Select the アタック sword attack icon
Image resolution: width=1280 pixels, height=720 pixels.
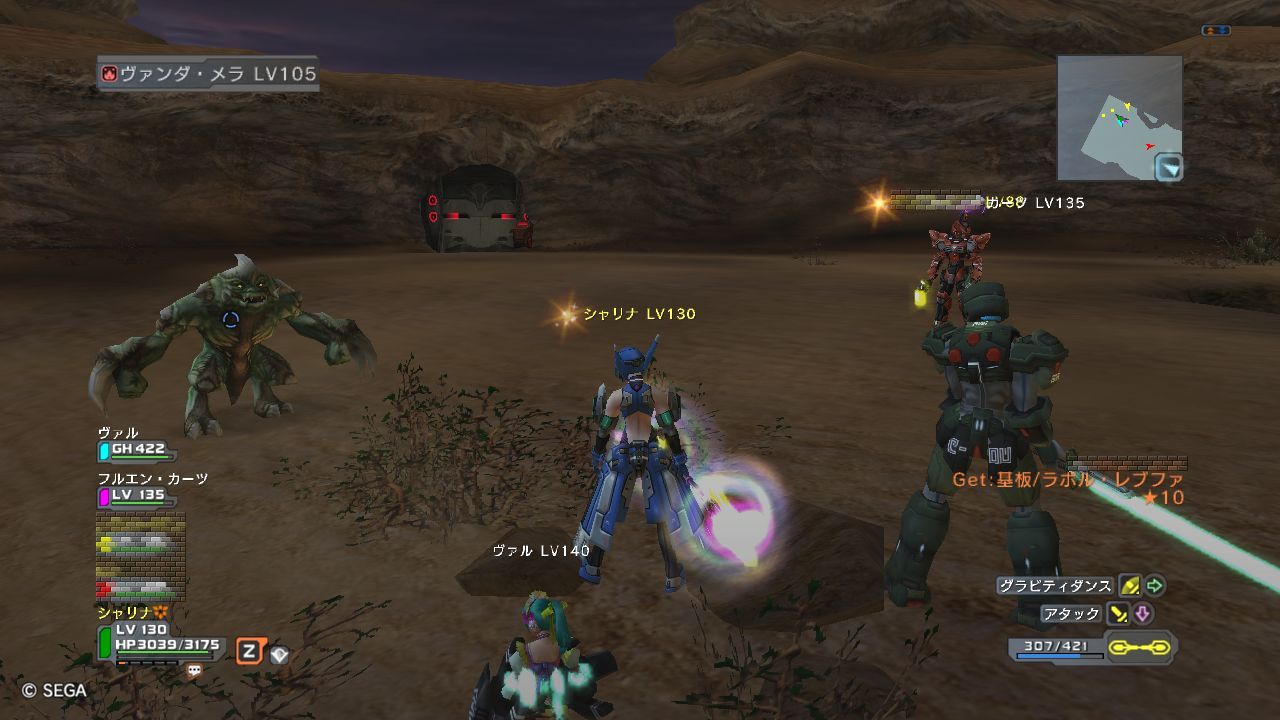[x=1119, y=613]
